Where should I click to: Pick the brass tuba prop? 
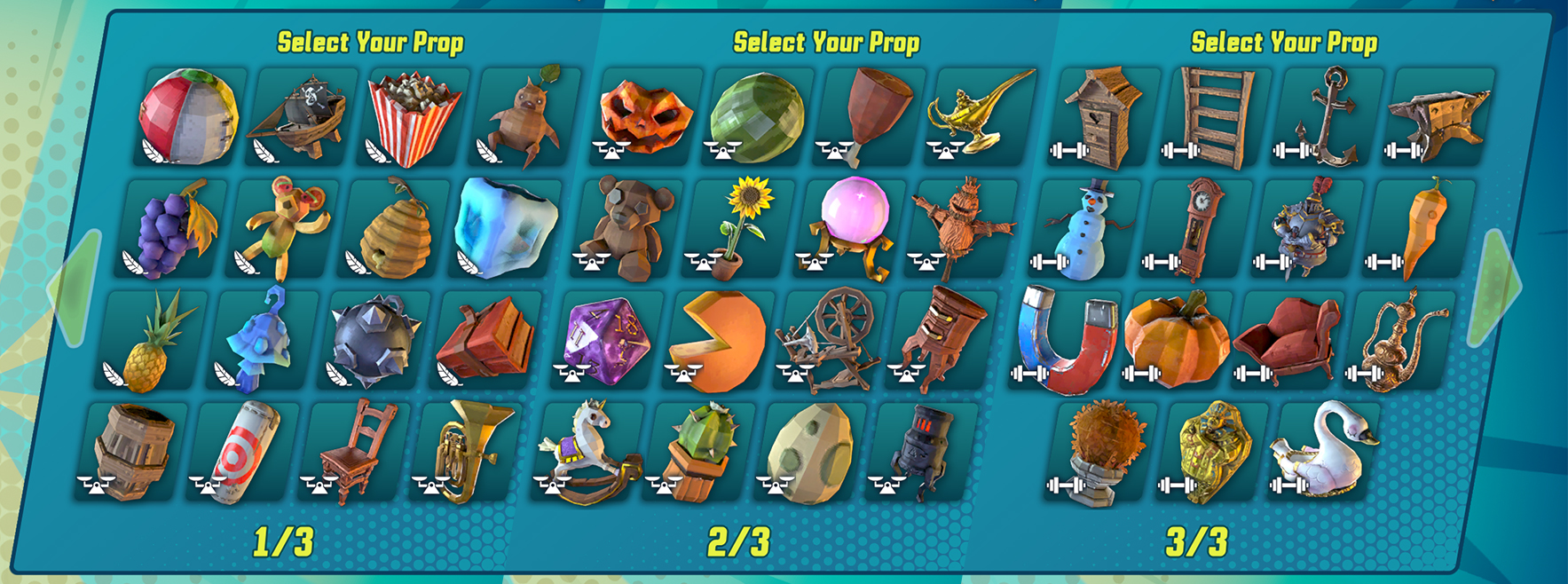[465, 451]
